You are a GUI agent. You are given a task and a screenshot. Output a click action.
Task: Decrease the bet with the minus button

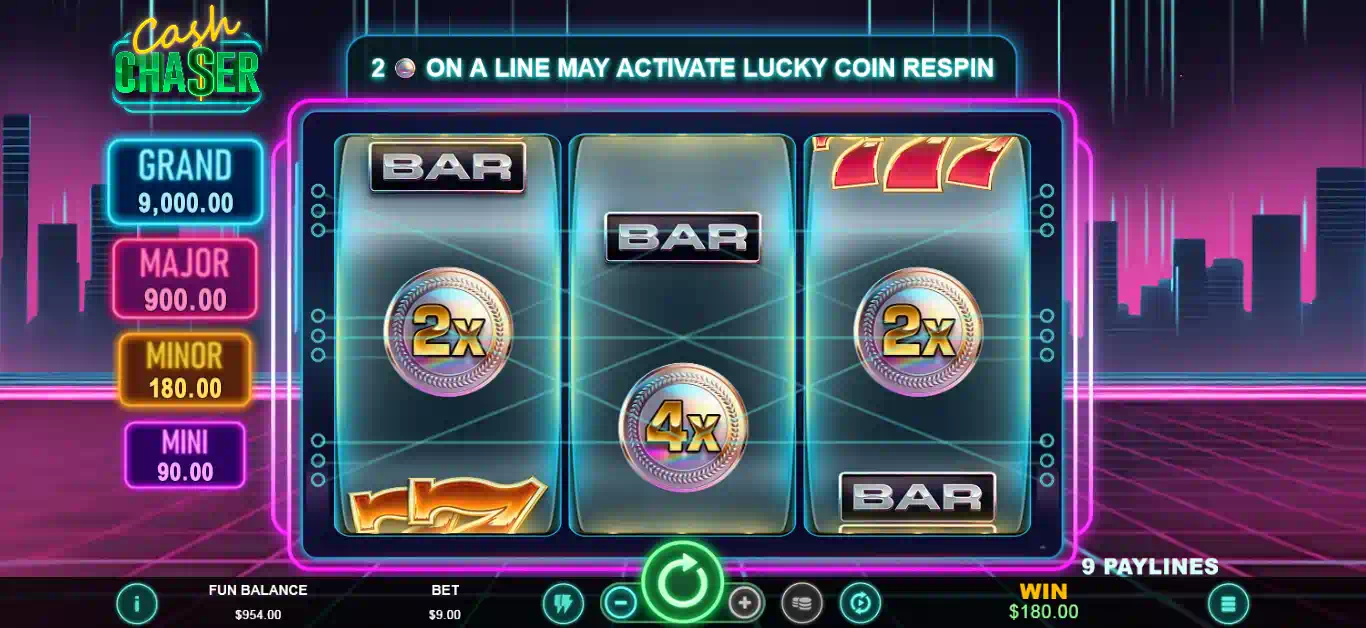[x=621, y=603]
